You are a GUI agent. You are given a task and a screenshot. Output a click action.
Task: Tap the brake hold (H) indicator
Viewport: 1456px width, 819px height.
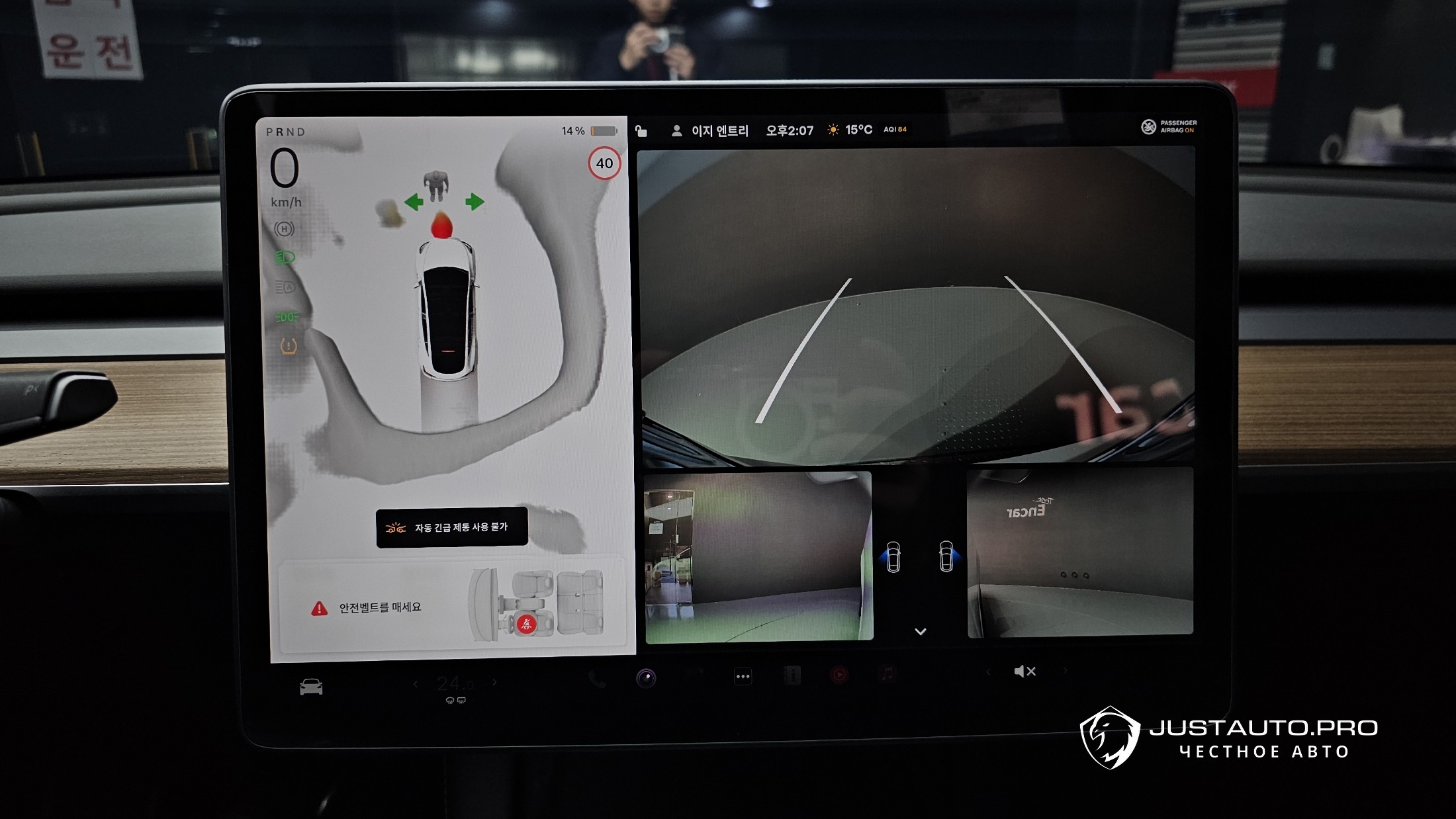(285, 229)
